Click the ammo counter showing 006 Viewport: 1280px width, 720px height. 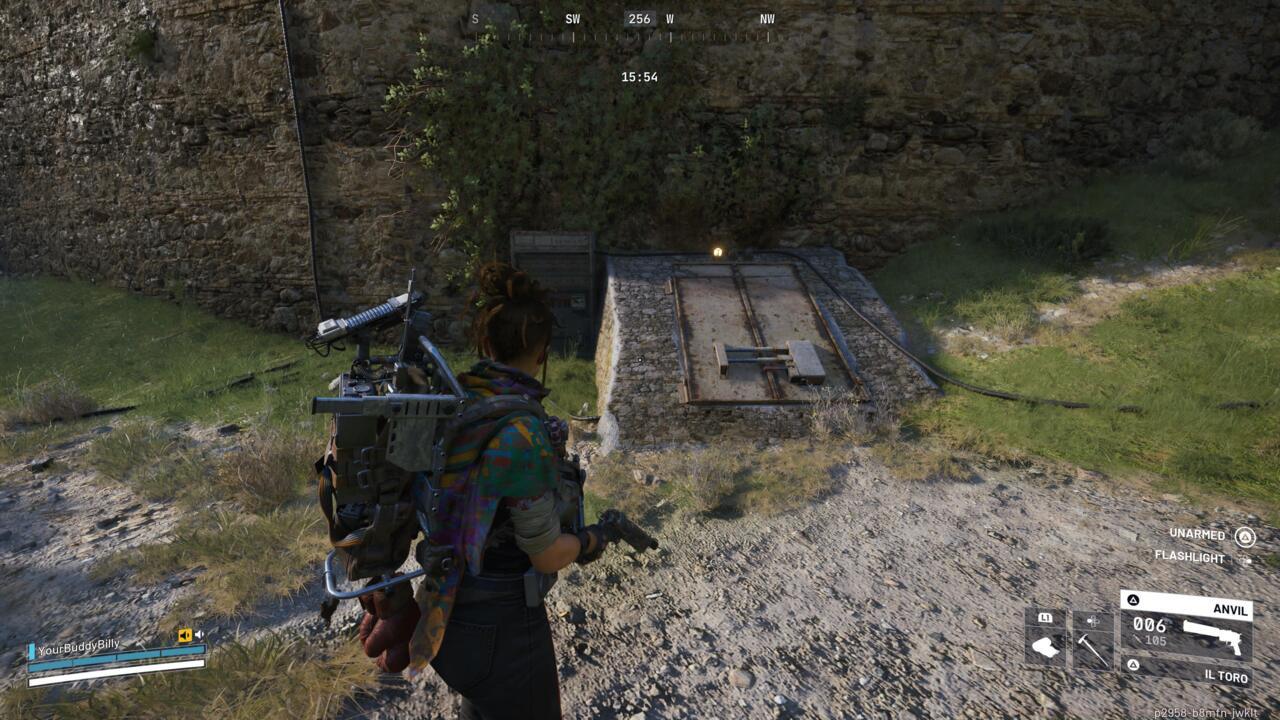tap(1150, 625)
